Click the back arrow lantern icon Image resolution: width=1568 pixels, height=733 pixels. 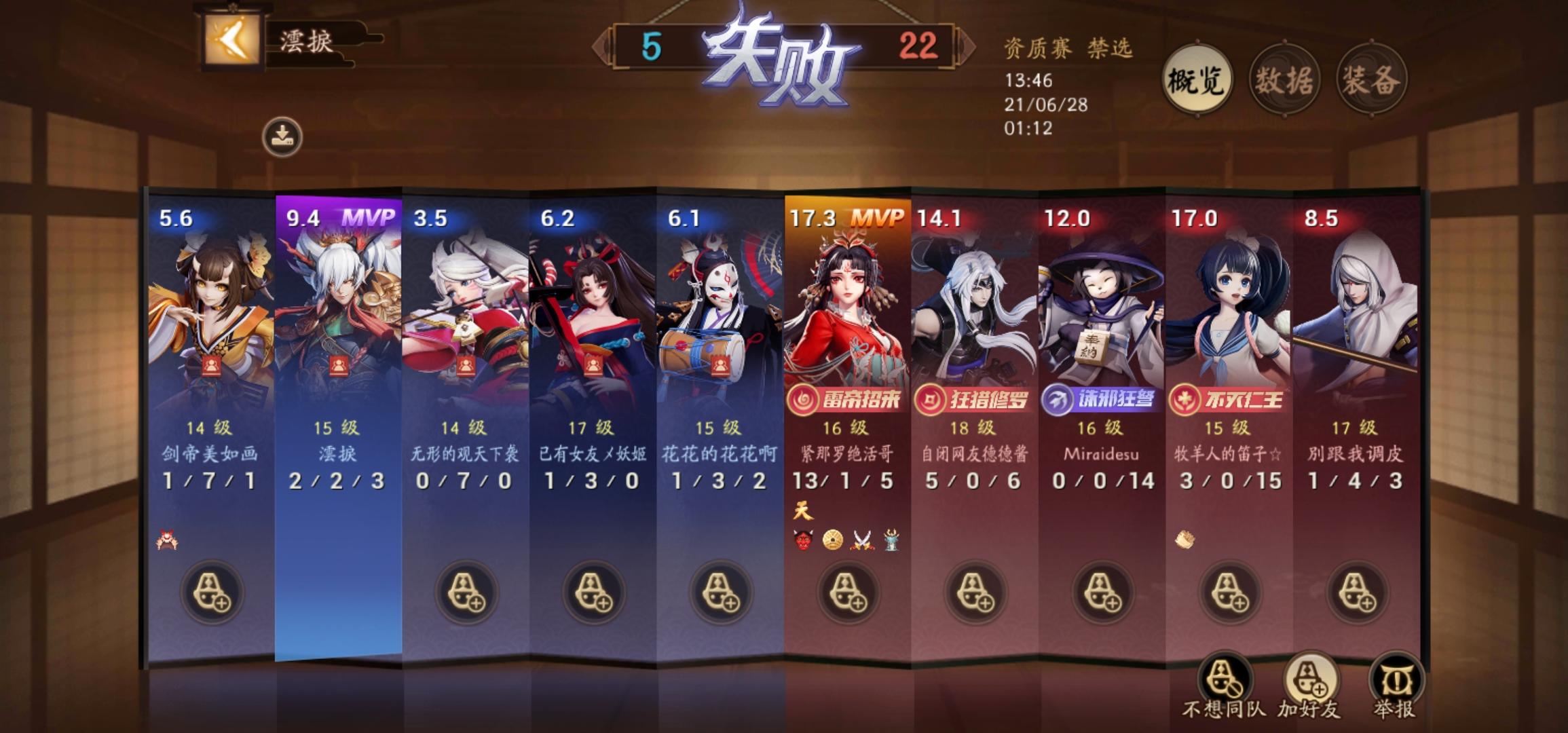tap(231, 40)
